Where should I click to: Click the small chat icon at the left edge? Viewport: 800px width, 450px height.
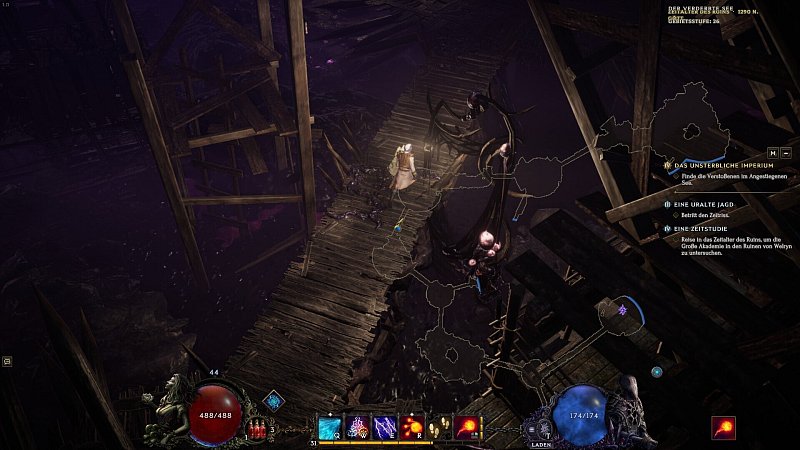coord(7,361)
